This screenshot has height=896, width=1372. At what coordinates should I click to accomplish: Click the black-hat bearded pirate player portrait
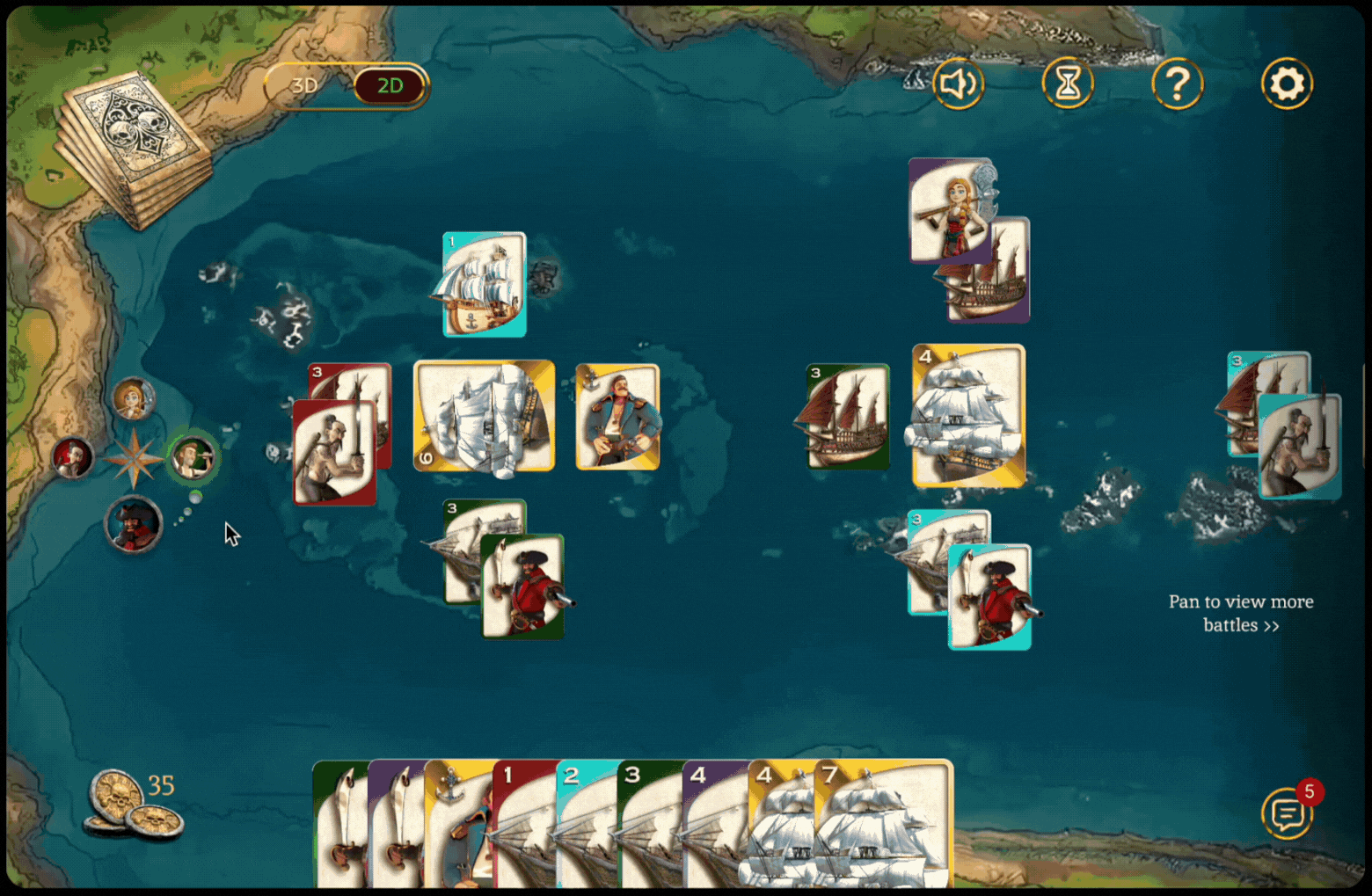pos(134,525)
